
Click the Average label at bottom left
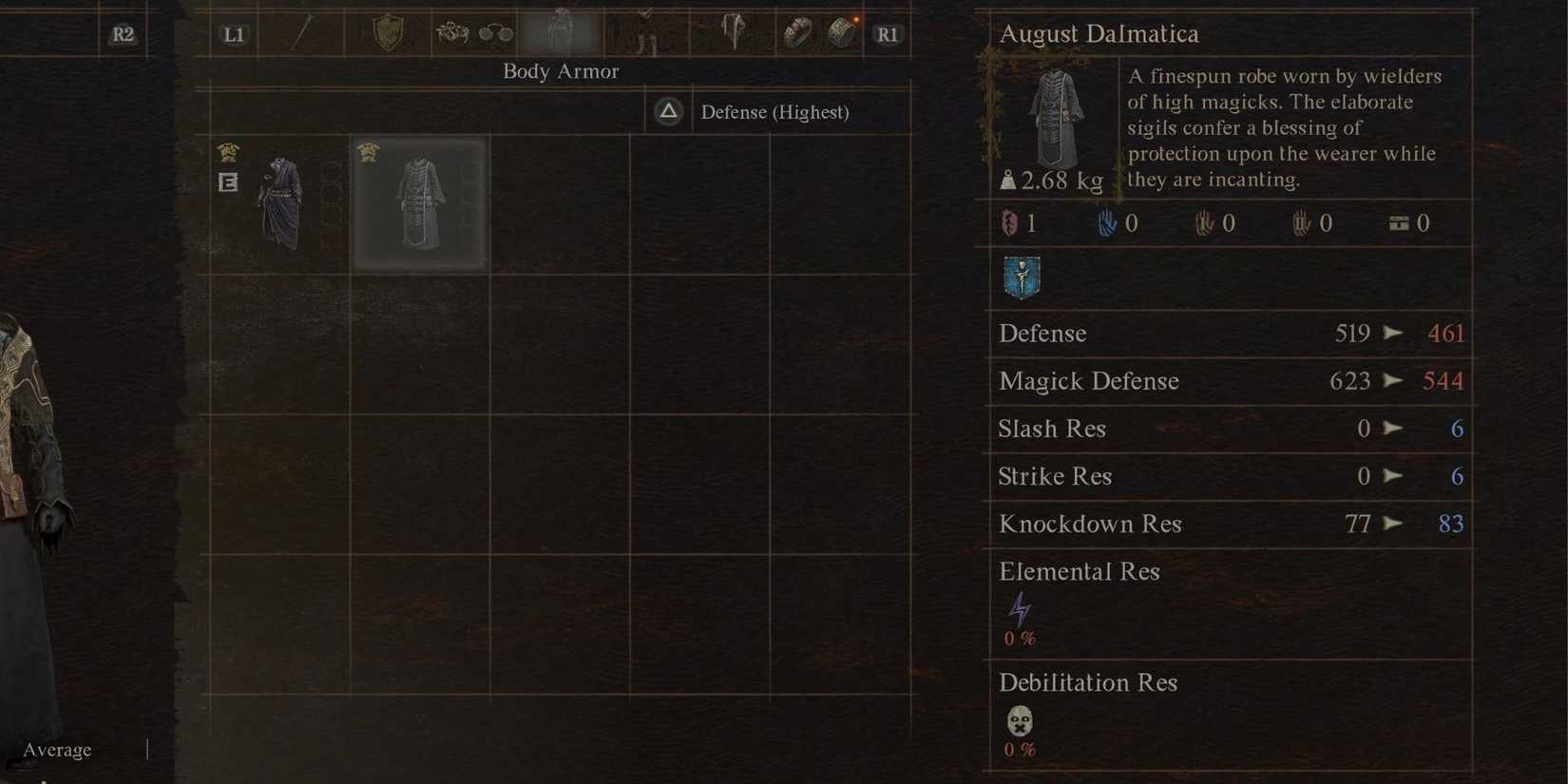(55, 749)
